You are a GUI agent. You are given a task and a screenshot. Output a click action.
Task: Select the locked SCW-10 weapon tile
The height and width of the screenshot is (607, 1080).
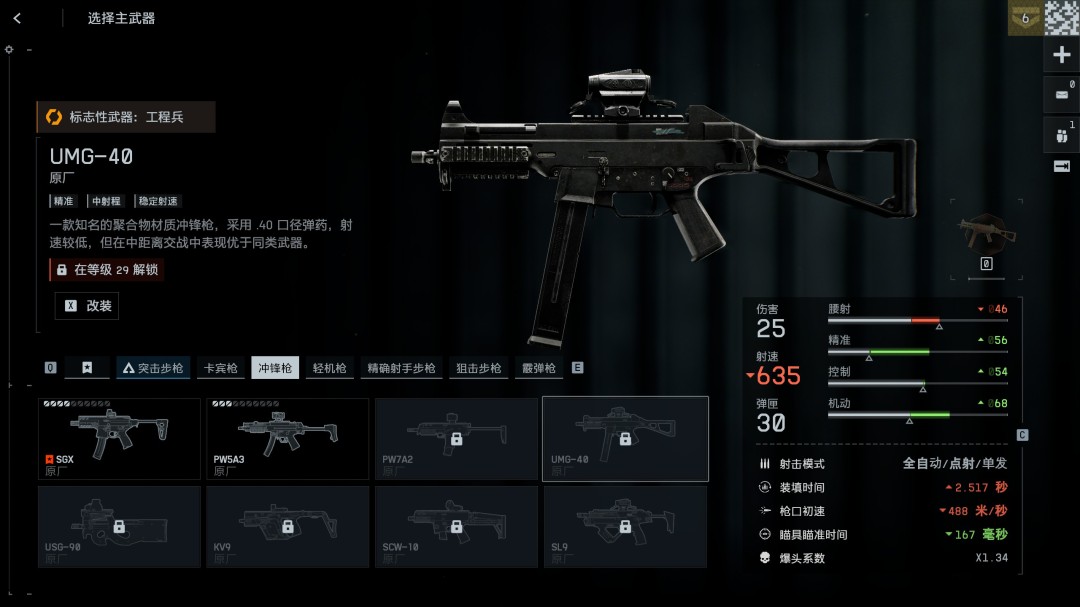[456, 527]
